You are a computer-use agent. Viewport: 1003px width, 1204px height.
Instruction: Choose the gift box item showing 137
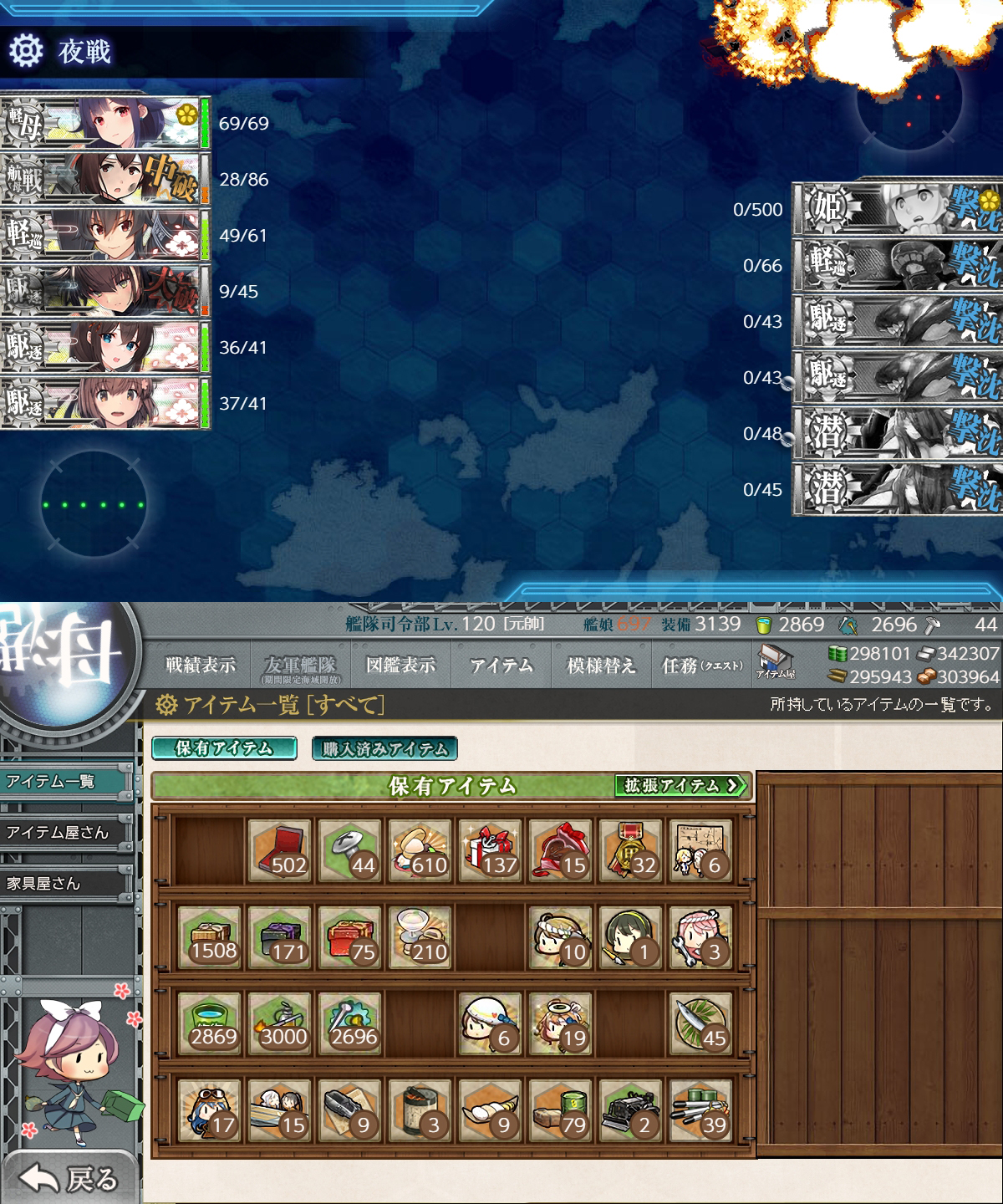[491, 851]
